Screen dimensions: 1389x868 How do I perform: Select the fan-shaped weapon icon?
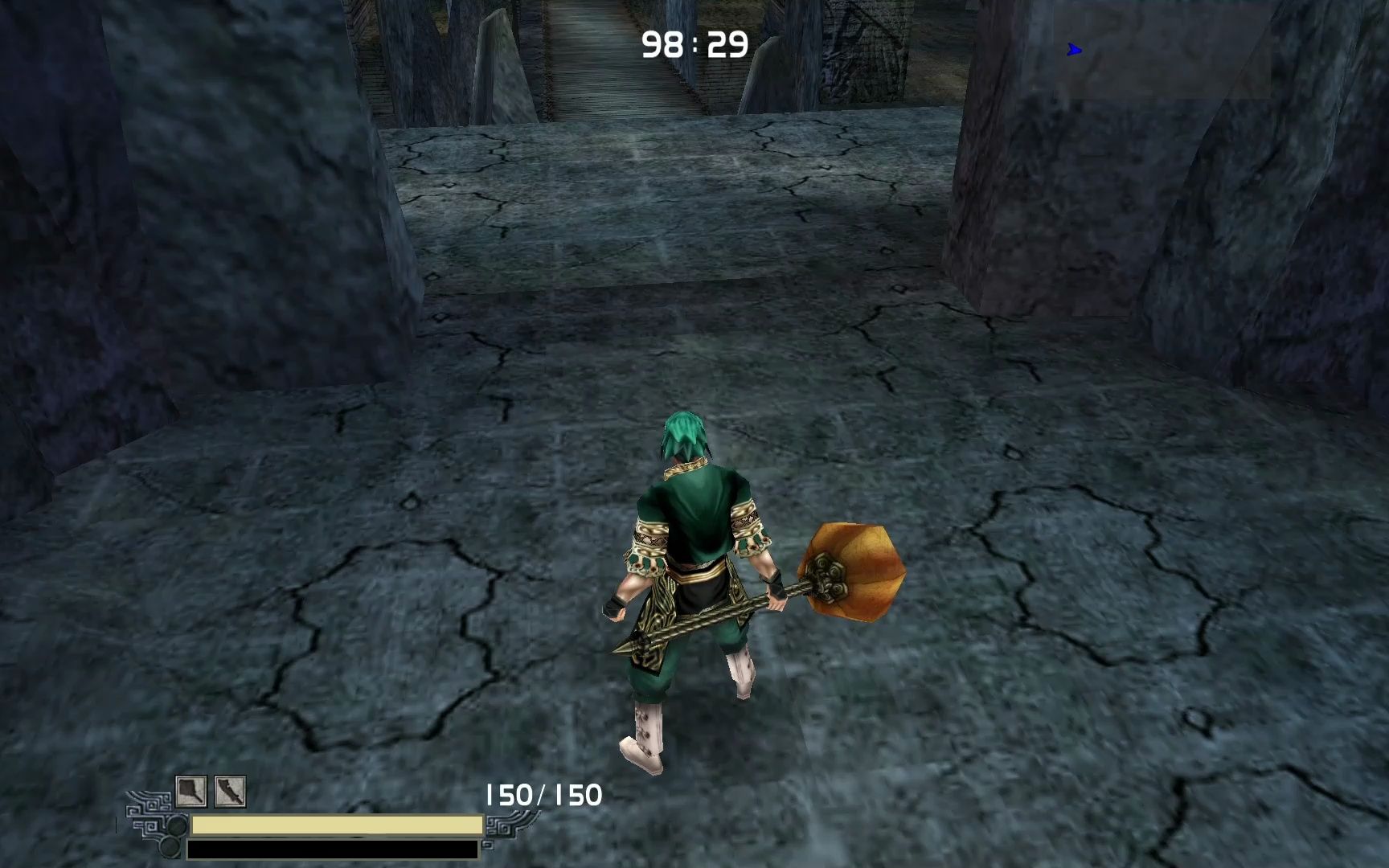pos(191,792)
